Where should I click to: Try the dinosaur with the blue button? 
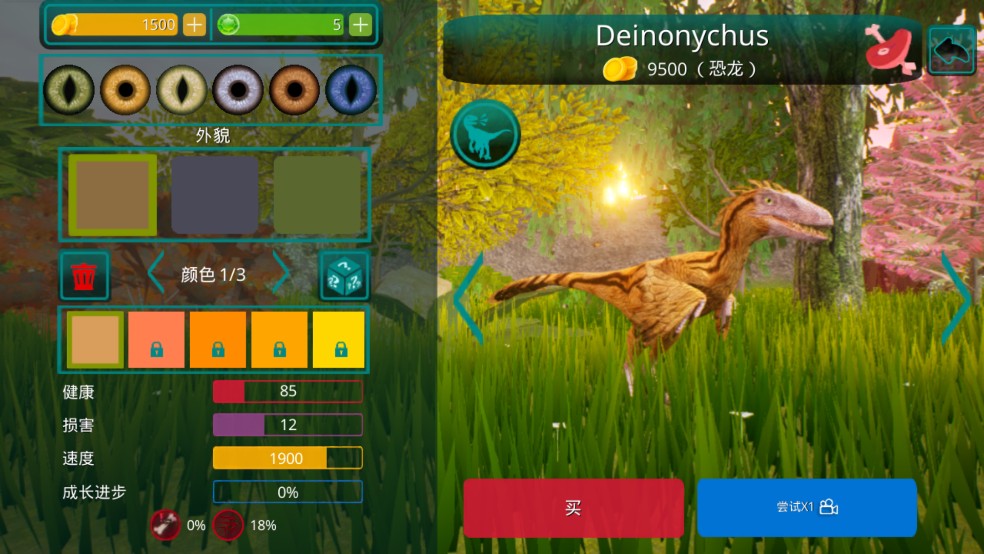[806, 507]
